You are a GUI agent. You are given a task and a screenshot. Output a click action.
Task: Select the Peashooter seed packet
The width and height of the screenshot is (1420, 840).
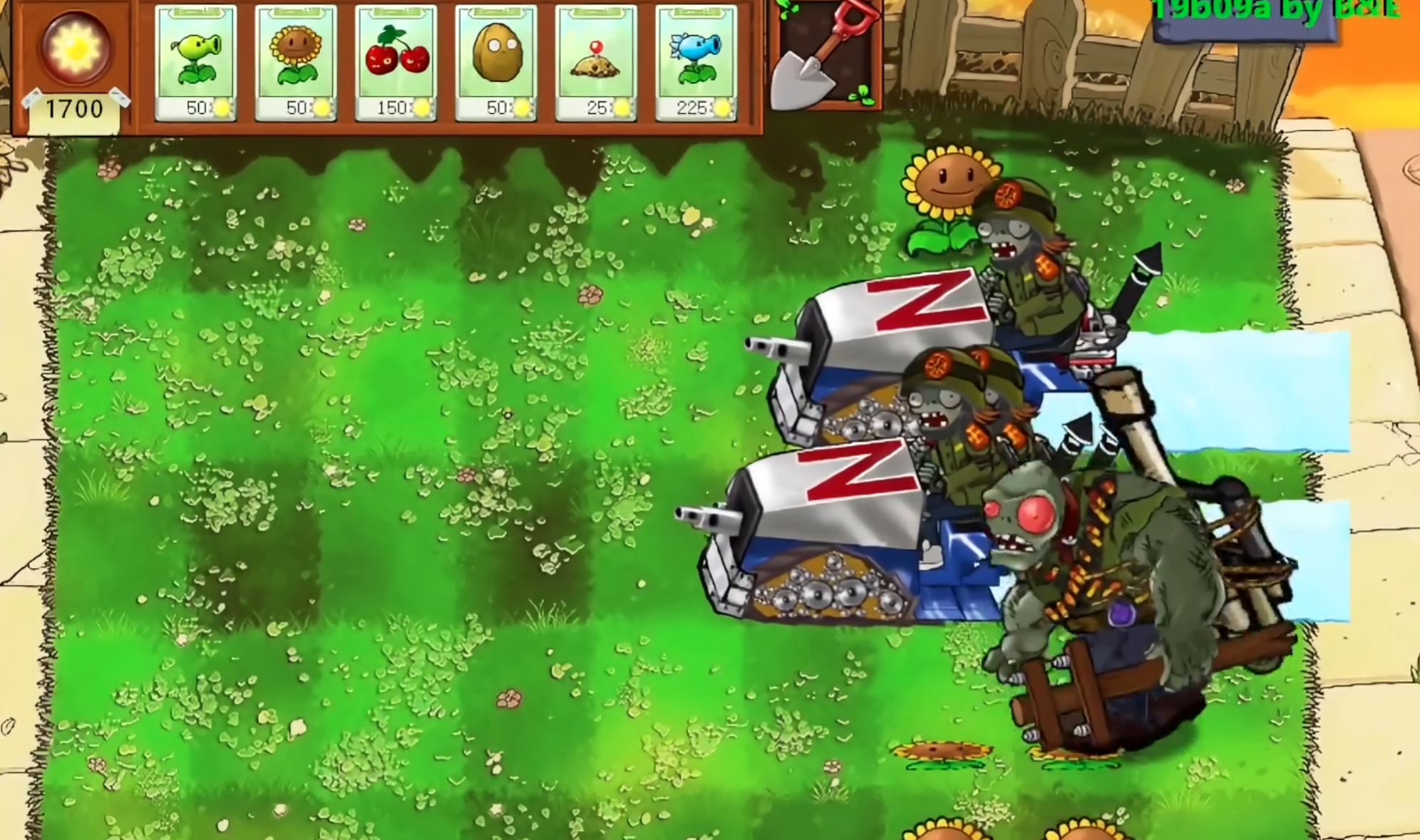(195, 63)
